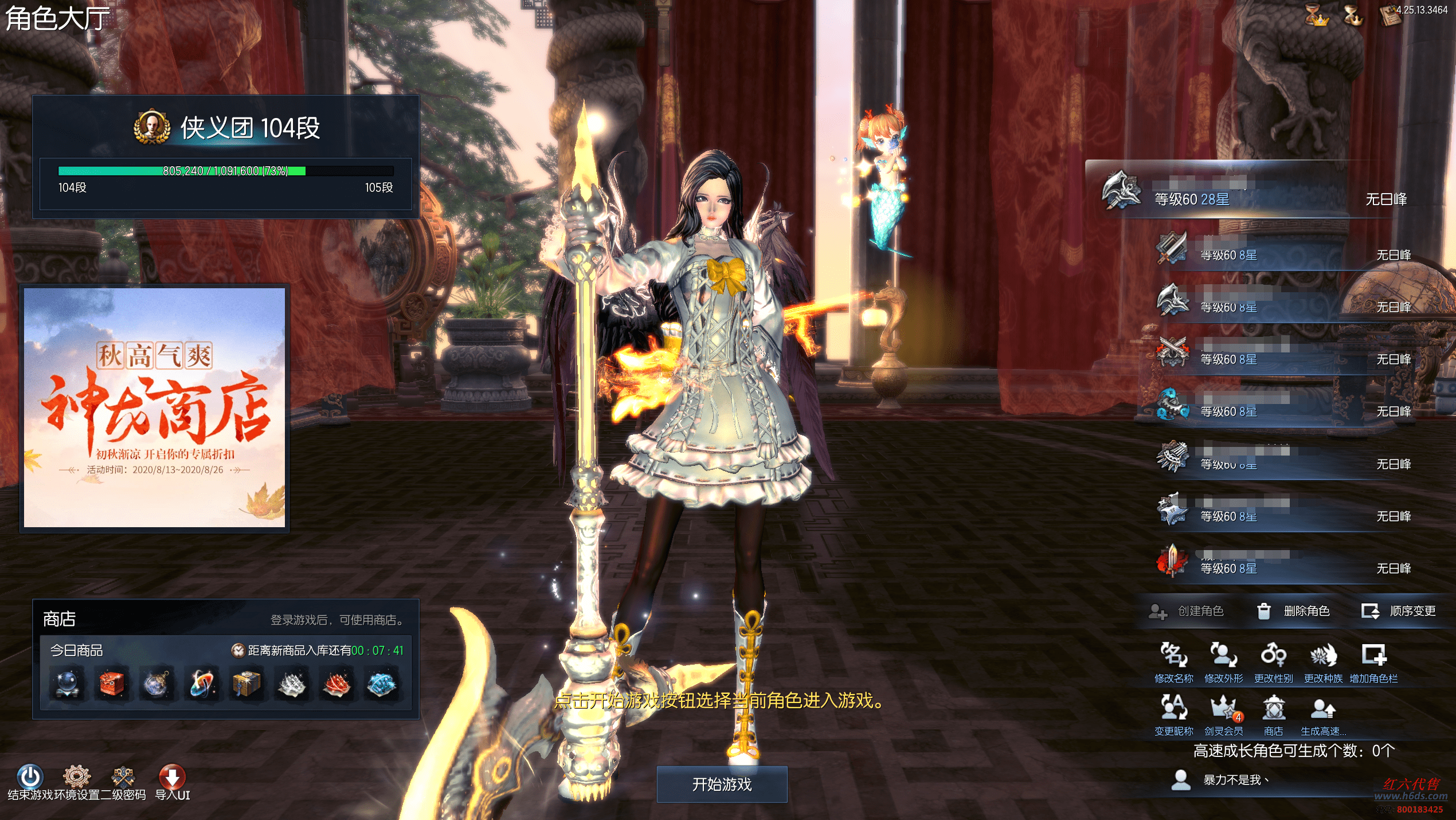Screen dimensions: 1456x820
Task: Choose the 更改性别 gender change icon
Action: click(x=1273, y=656)
